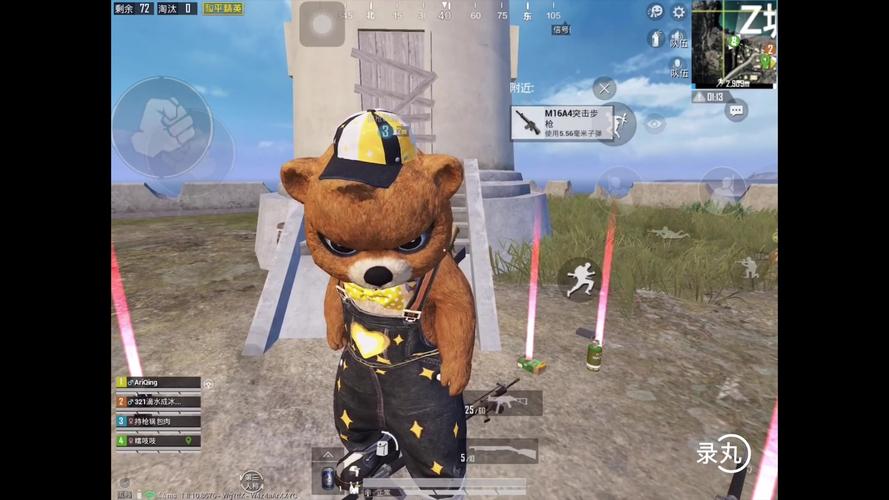Tap the crouch stance icon
This screenshot has width=889, height=500.
(x=748, y=266)
